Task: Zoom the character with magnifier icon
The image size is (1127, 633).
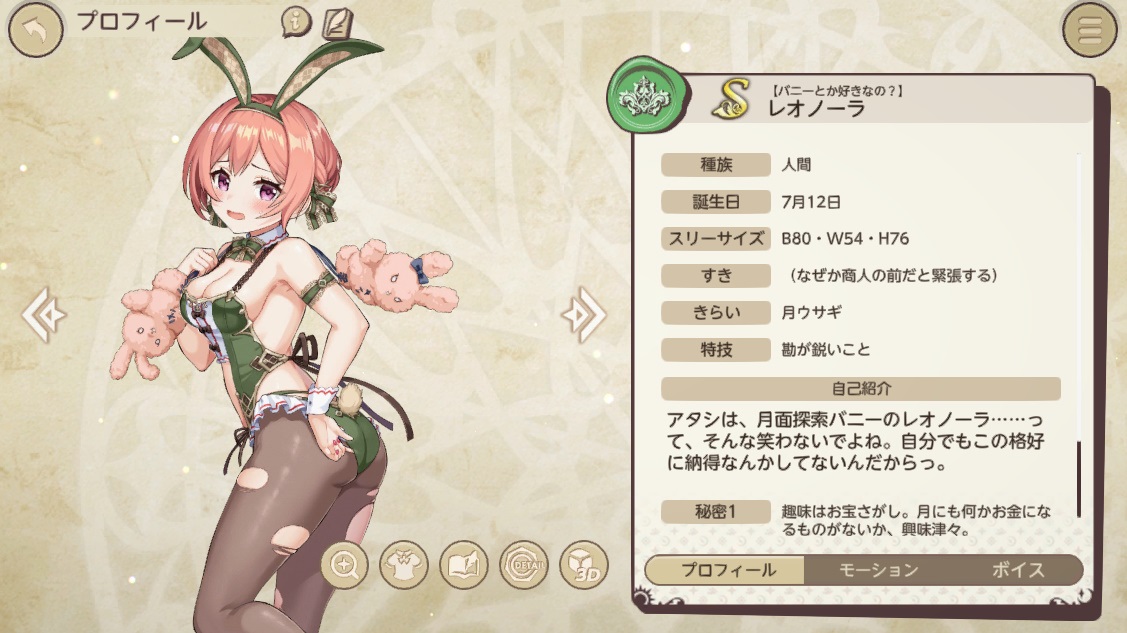Action: (x=345, y=566)
